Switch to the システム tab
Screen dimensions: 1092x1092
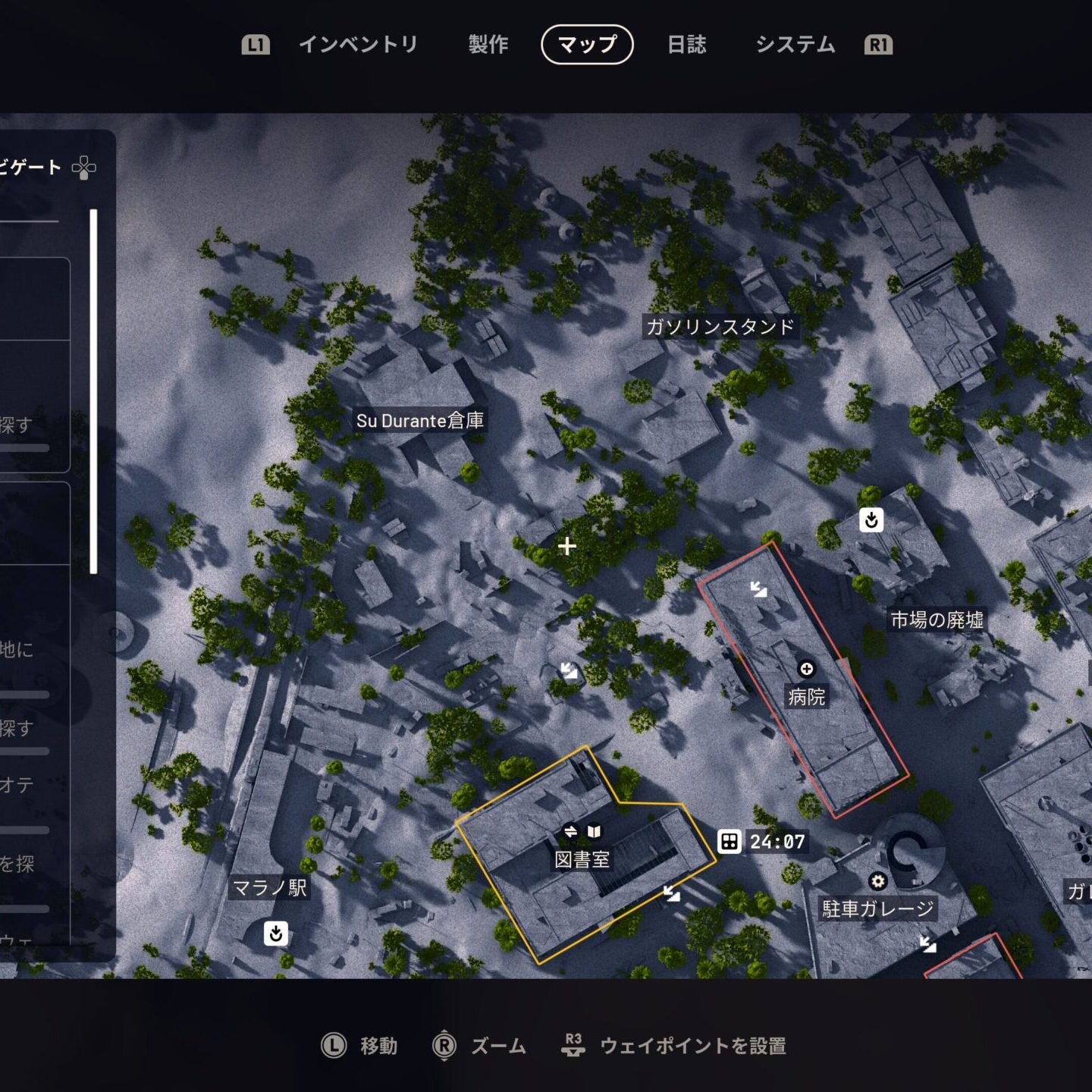(795, 45)
